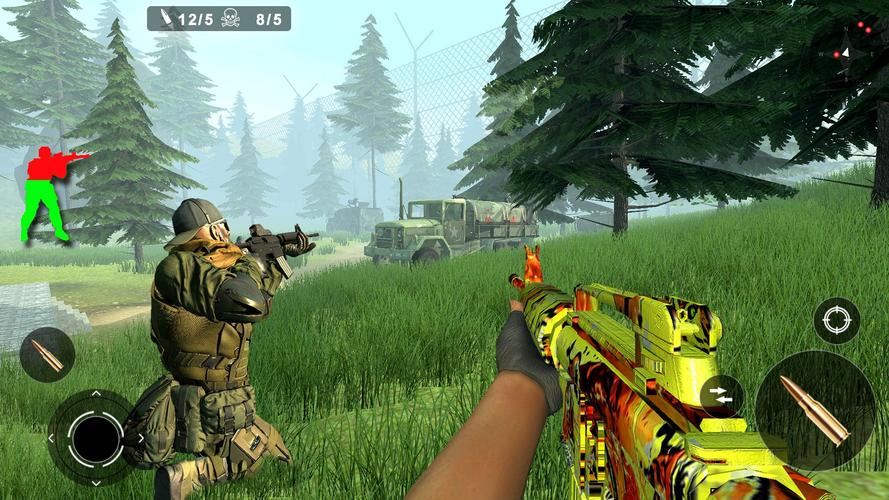This screenshot has width=889, height=500.
Task: Activate the crosshair aim button
Action: click(835, 321)
